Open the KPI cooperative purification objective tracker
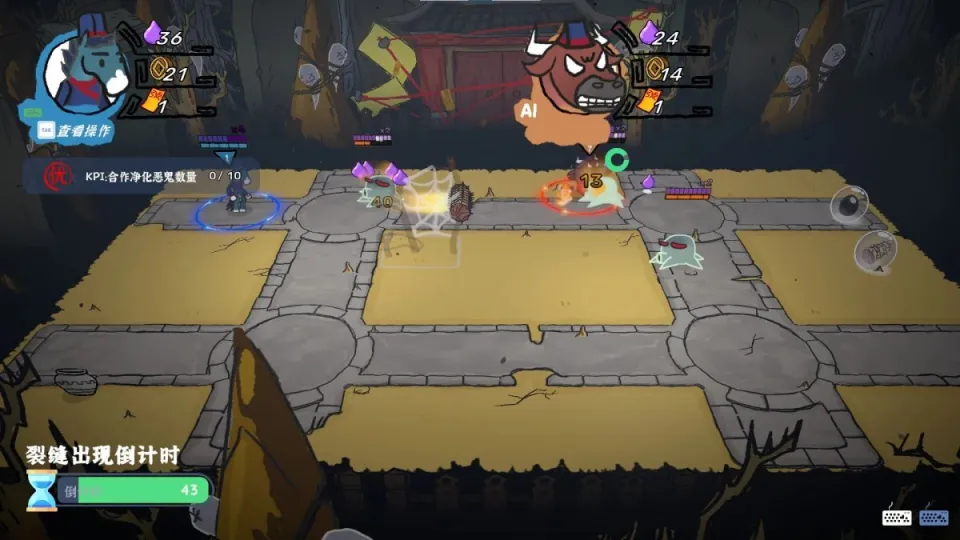Viewport: 960px width, 540px height. pyautogui.click(x=142, y=176)
